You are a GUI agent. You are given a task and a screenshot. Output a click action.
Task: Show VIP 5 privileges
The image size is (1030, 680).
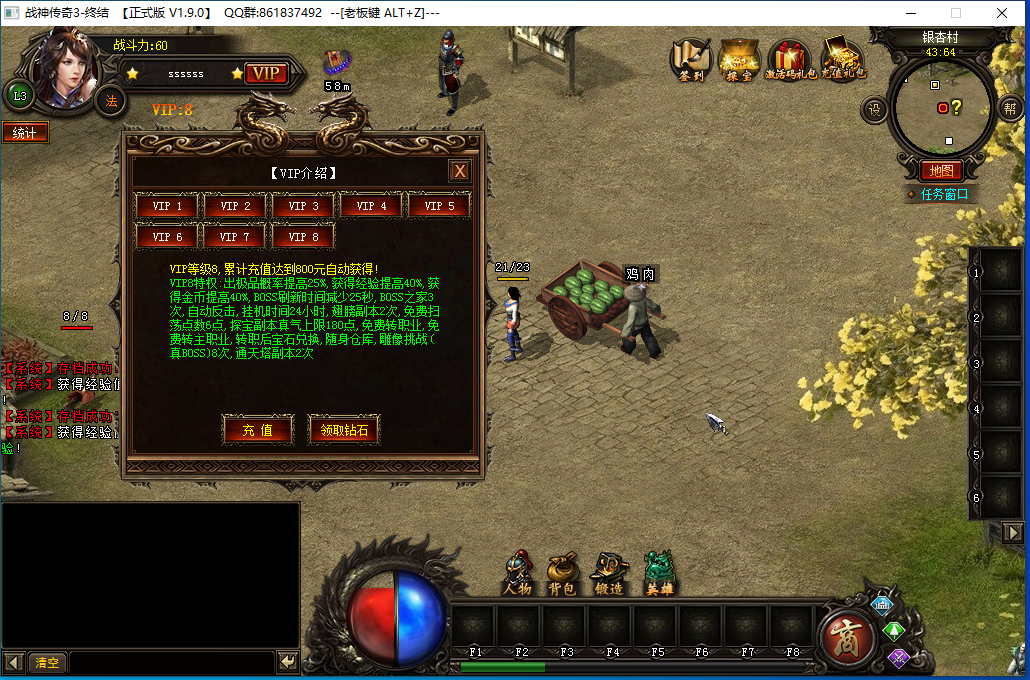click(x=439, y=206)
